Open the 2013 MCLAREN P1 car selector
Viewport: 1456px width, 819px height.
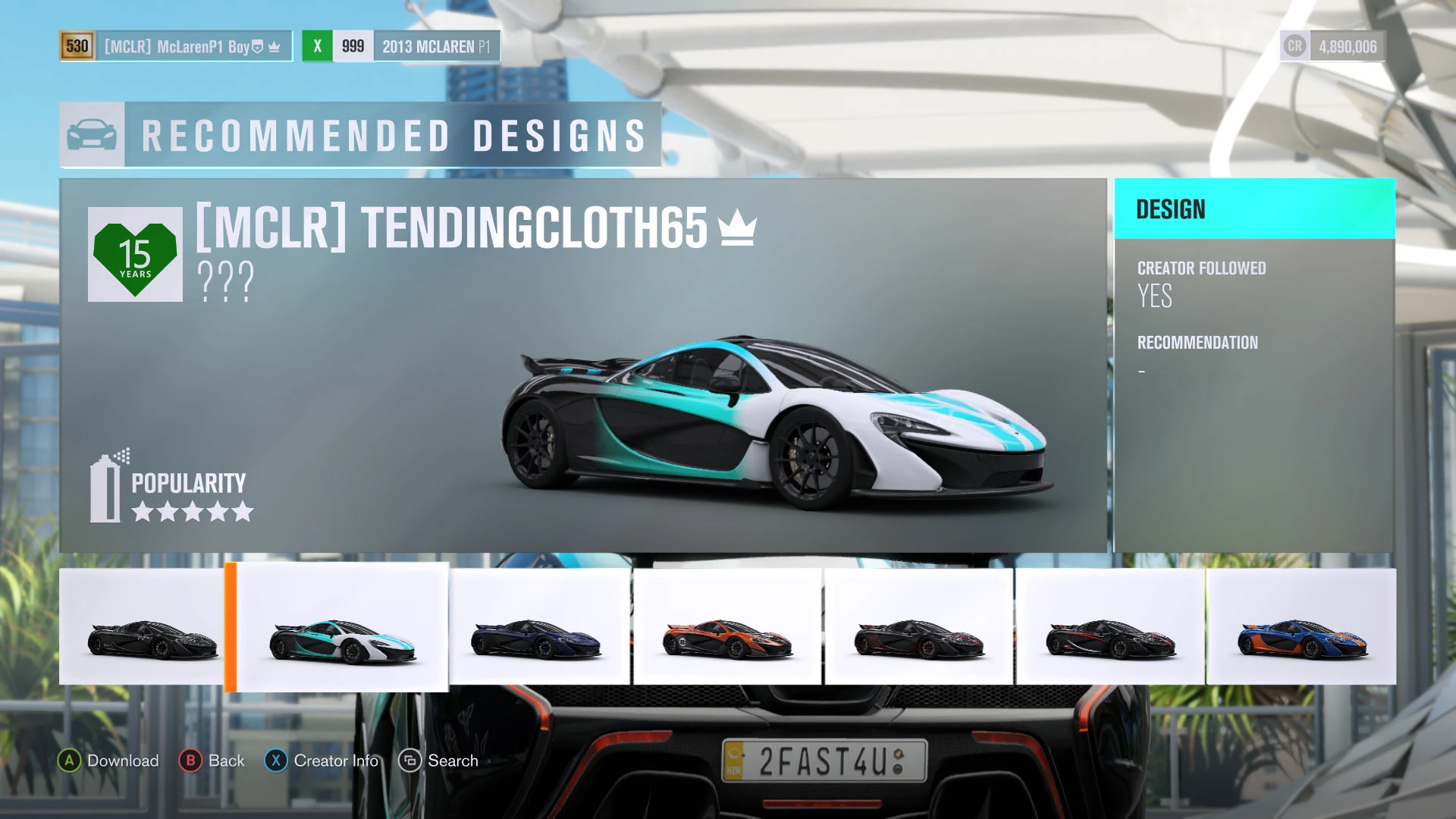[x=437, y=46]
